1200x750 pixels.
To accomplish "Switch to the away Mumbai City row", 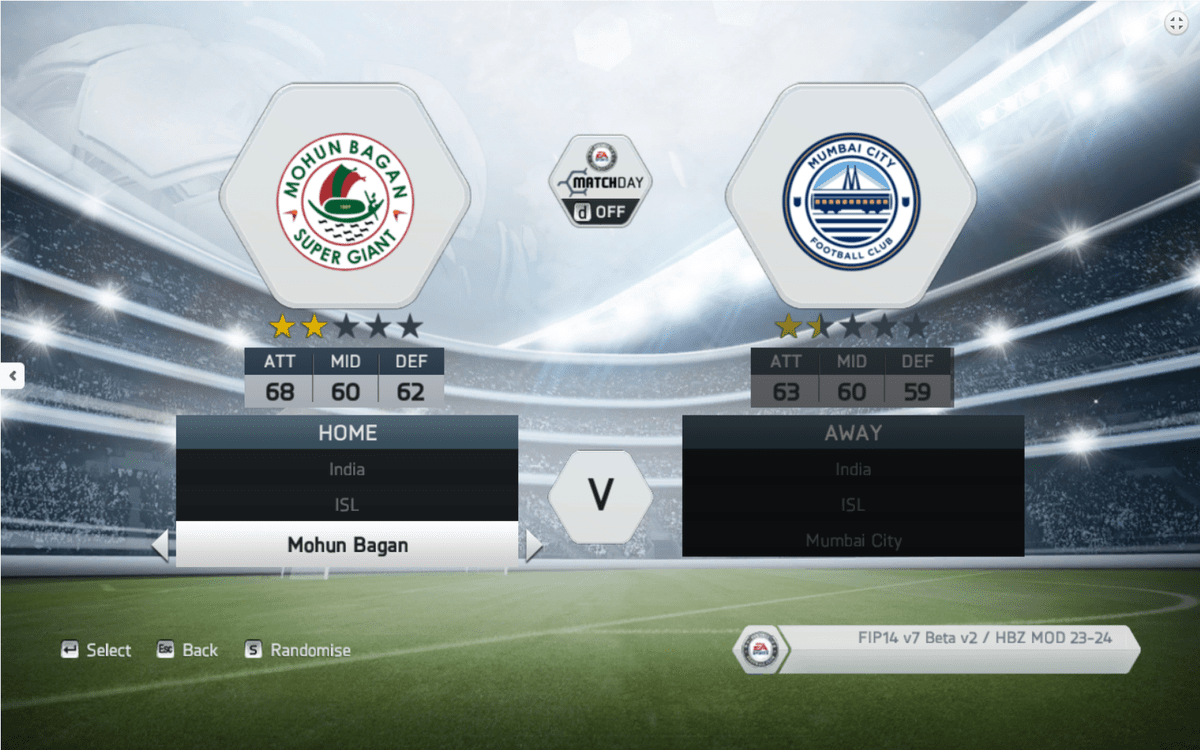I will point(853,541).
